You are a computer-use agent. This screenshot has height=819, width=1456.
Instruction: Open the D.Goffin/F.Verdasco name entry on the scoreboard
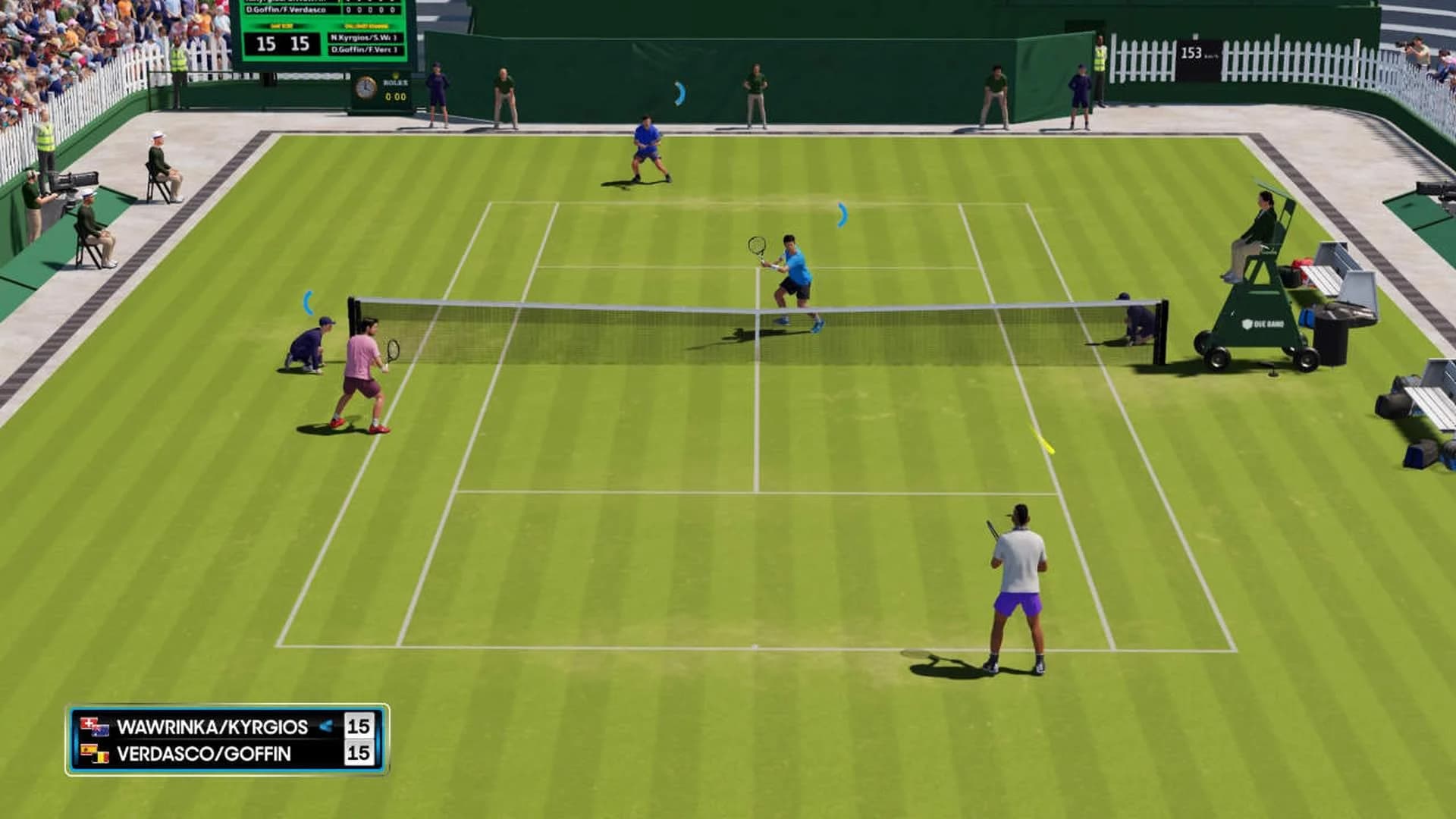286,10
